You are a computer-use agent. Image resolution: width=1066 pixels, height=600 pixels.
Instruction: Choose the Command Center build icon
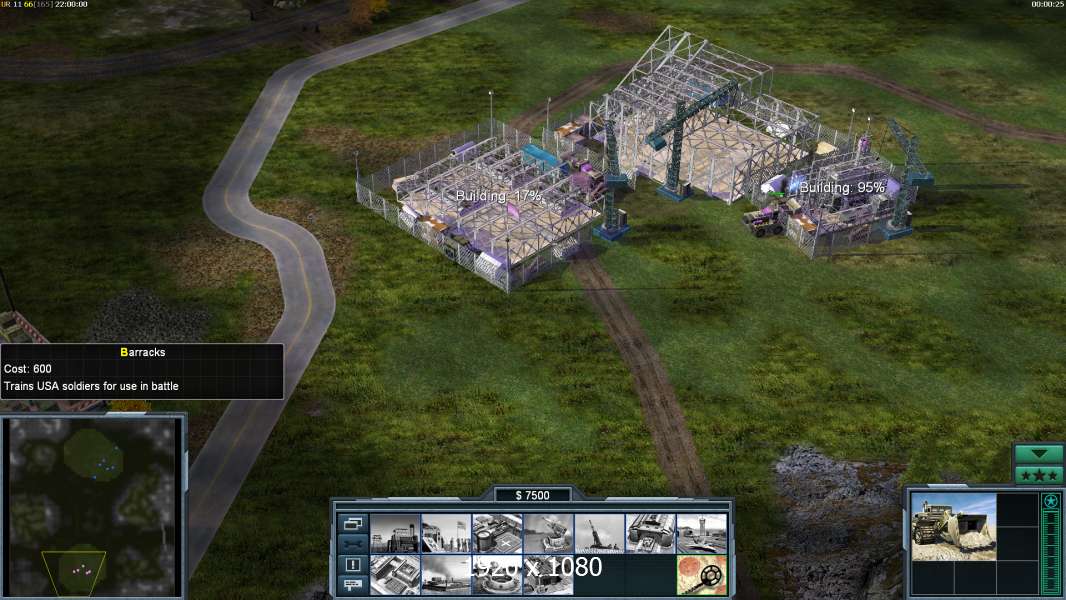[548, 575]
